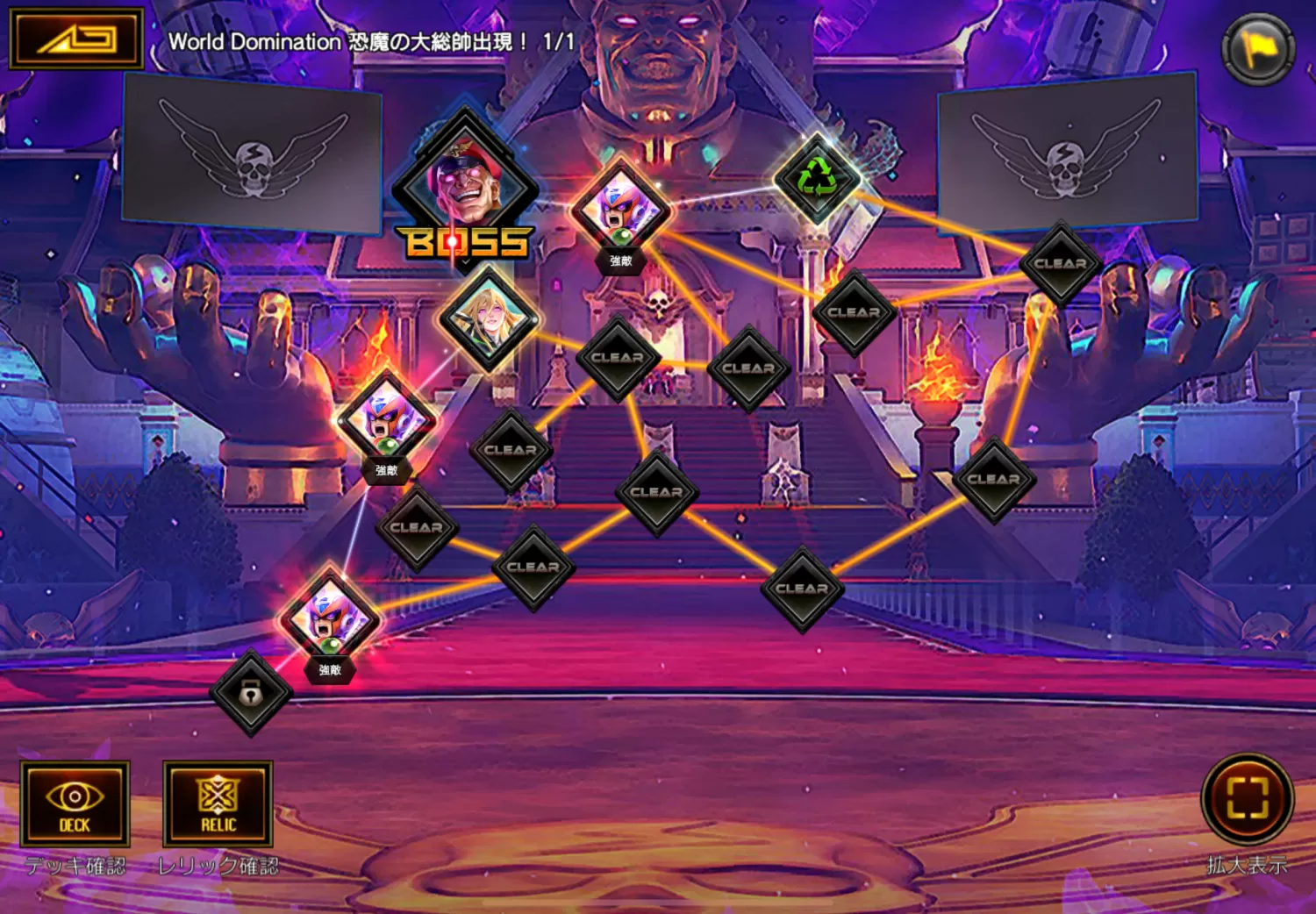Open the yellow flag button

[1258, 49]
